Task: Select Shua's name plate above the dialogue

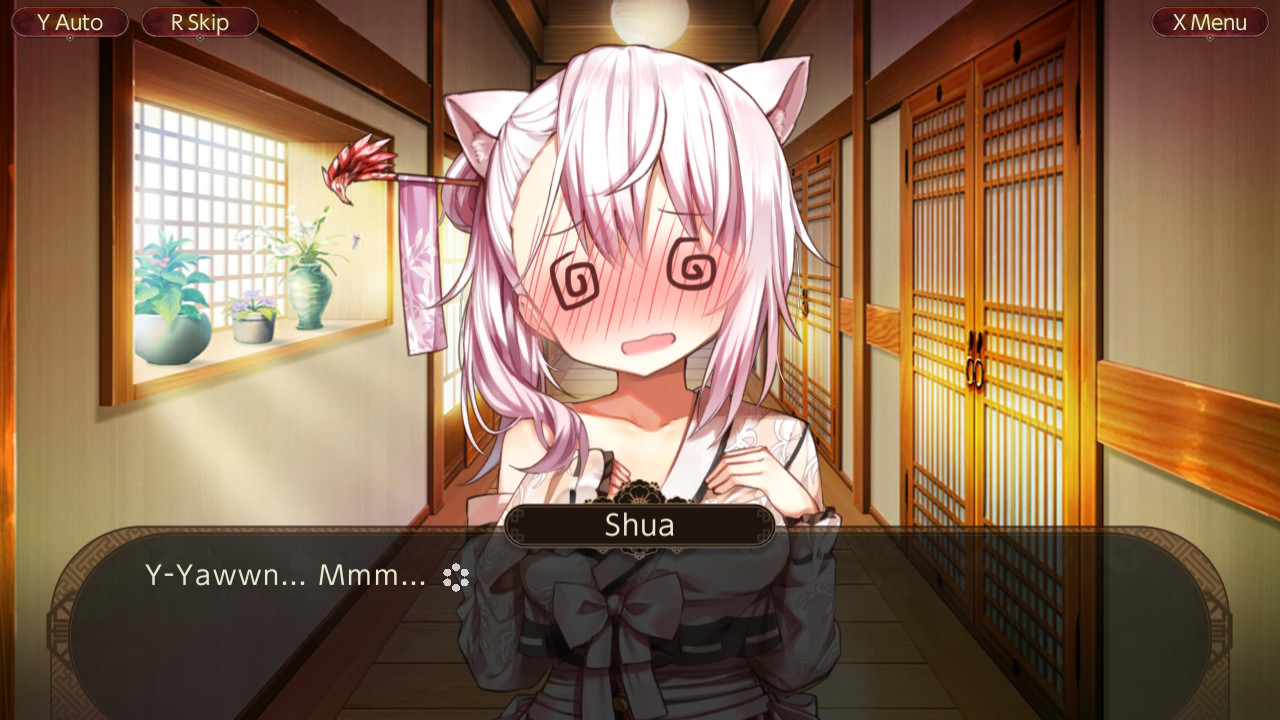Action: point(638,525)
